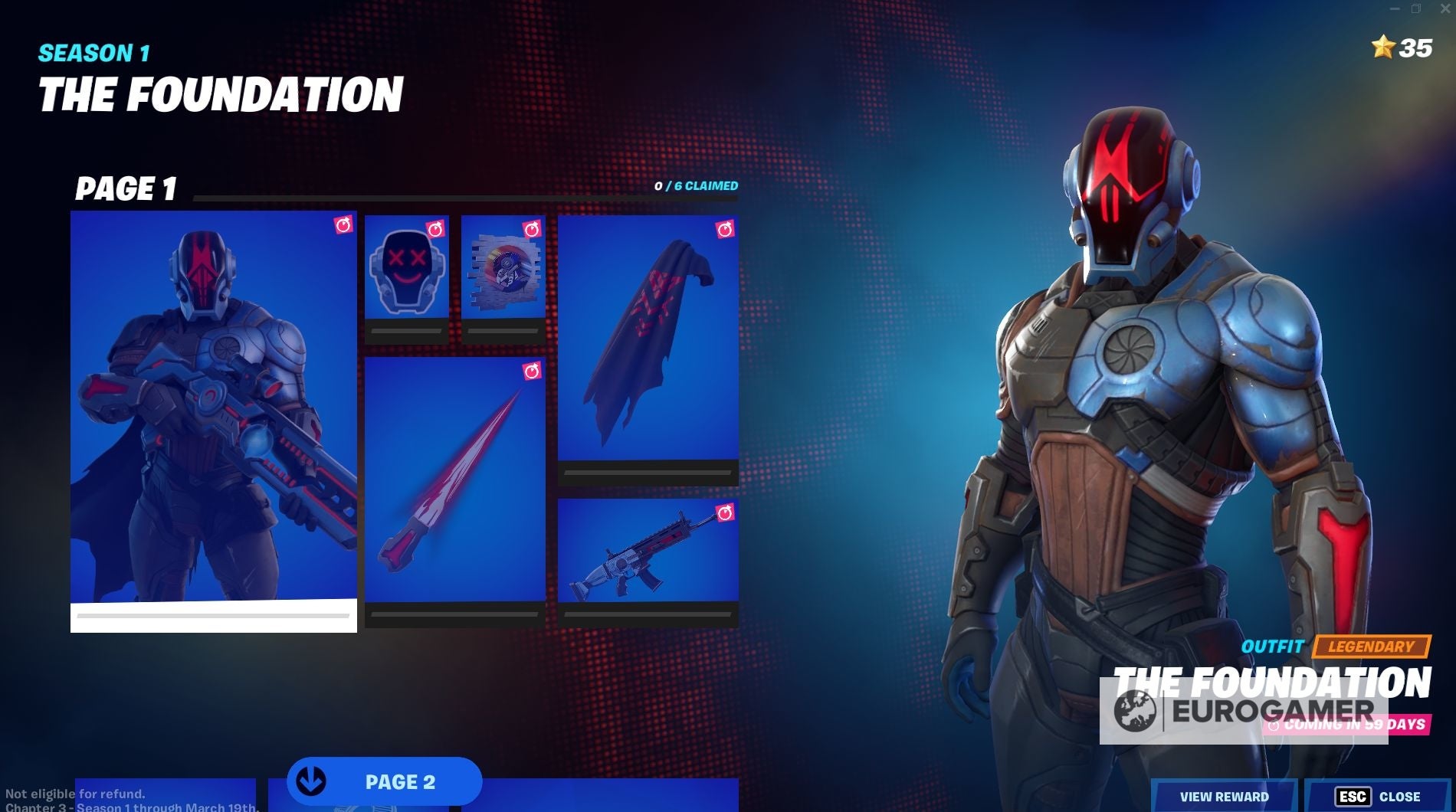Viewport: 1456px width, 812px height.
Task: Jump down to Page 2 of rewards
Action: (x=383, y=781)
